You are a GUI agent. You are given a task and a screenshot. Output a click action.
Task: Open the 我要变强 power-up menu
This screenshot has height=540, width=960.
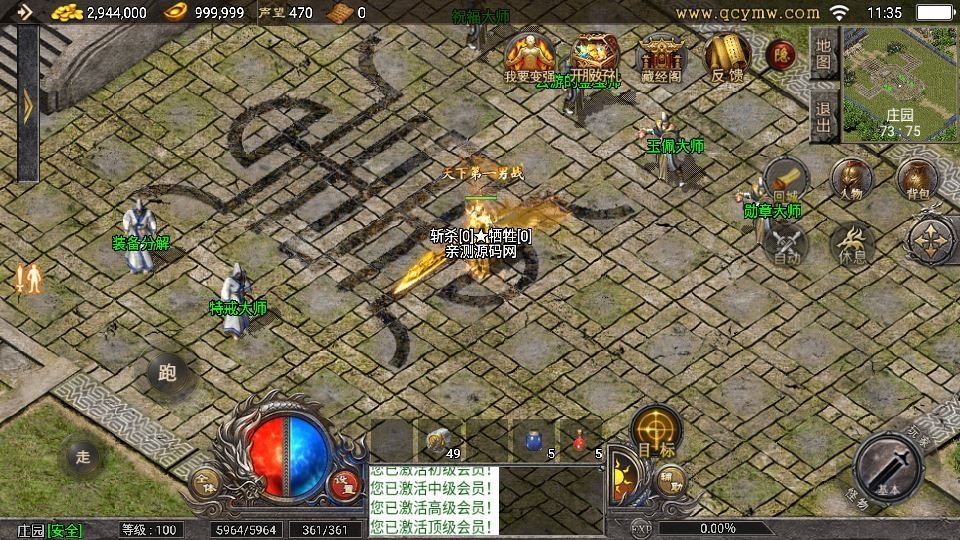(x=530, y=58)
